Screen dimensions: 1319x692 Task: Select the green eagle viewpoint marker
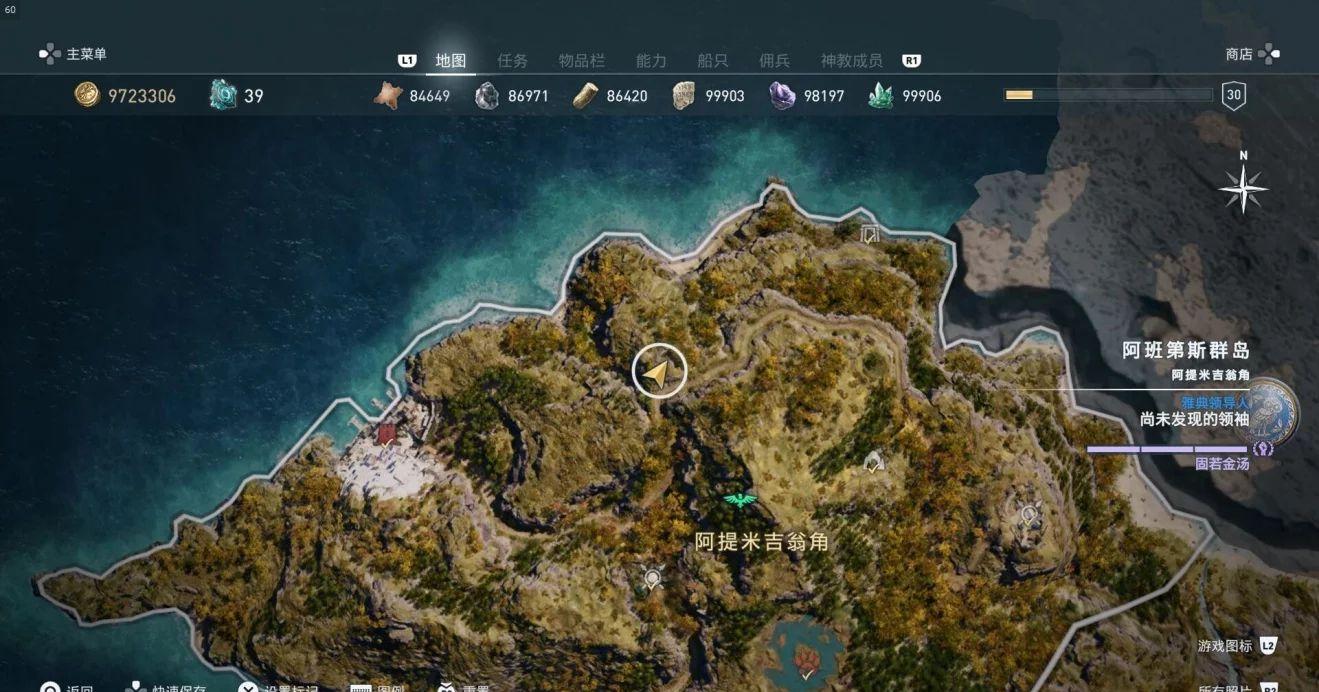click(x=740, y=500)
